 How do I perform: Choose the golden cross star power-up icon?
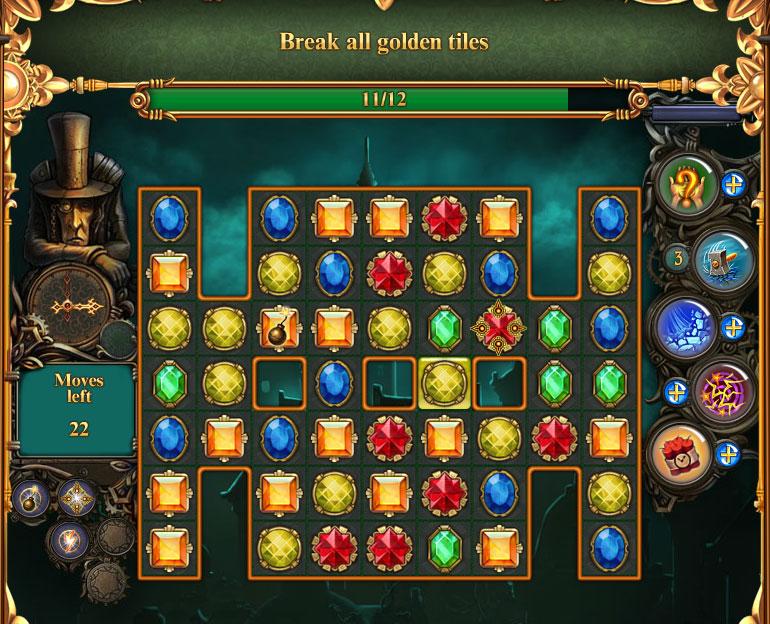76,497
